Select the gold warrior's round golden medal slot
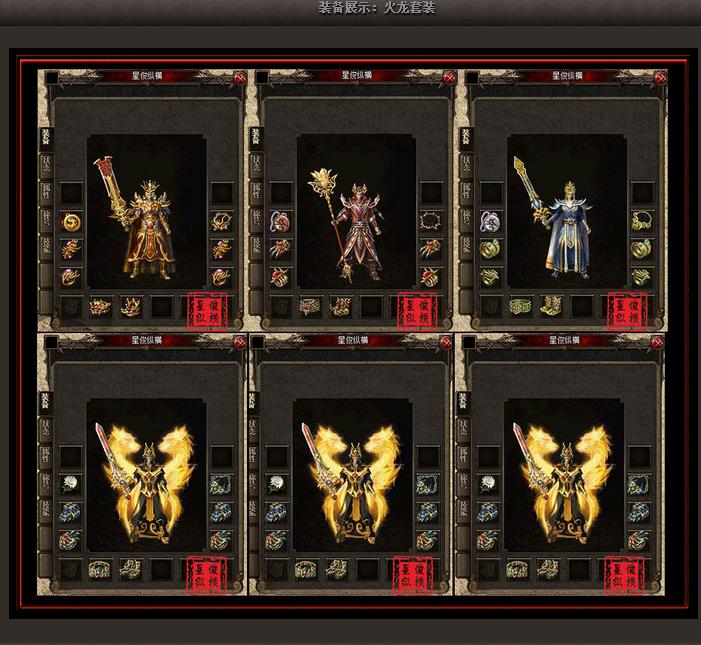 (71, 221)
